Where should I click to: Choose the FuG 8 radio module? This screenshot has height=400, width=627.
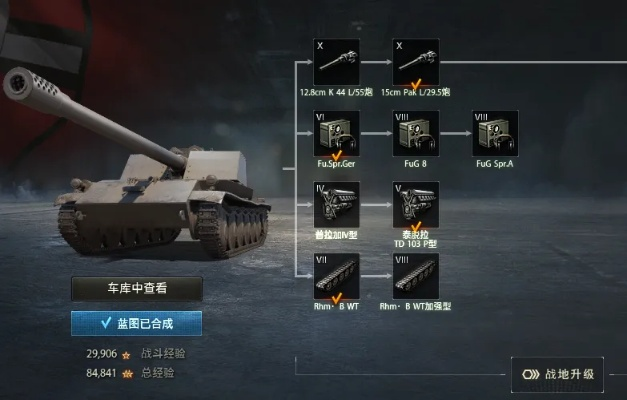point(415,133)
